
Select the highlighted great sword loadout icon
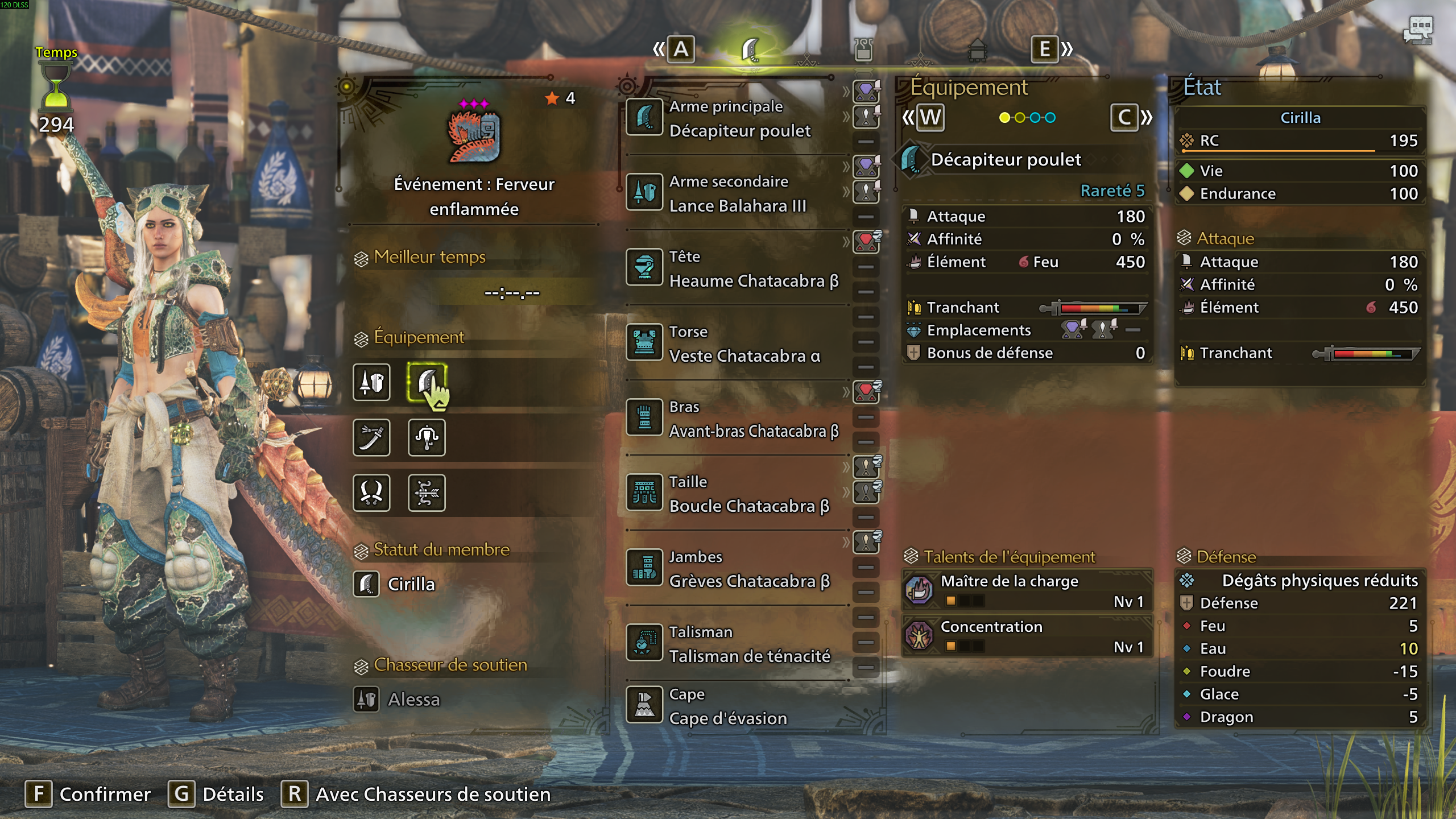(x=427, y=382)
